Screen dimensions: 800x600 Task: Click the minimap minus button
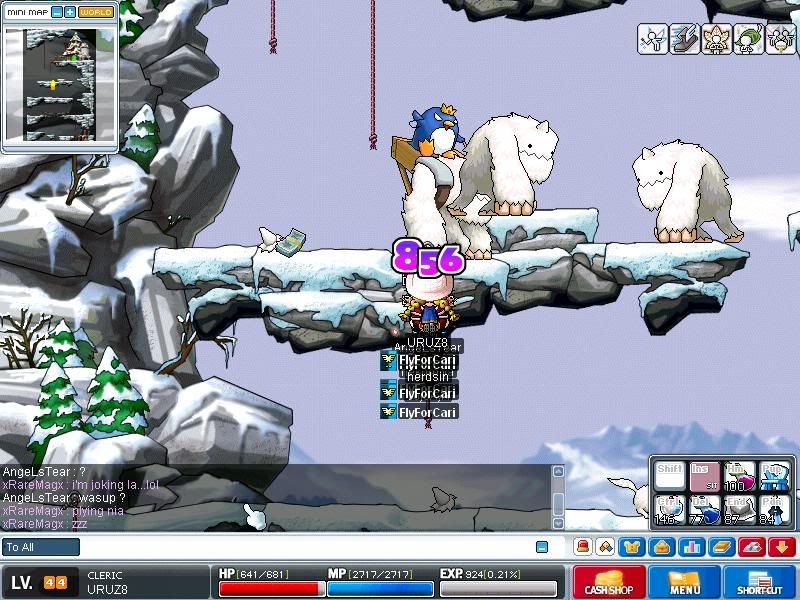point(57,12)
